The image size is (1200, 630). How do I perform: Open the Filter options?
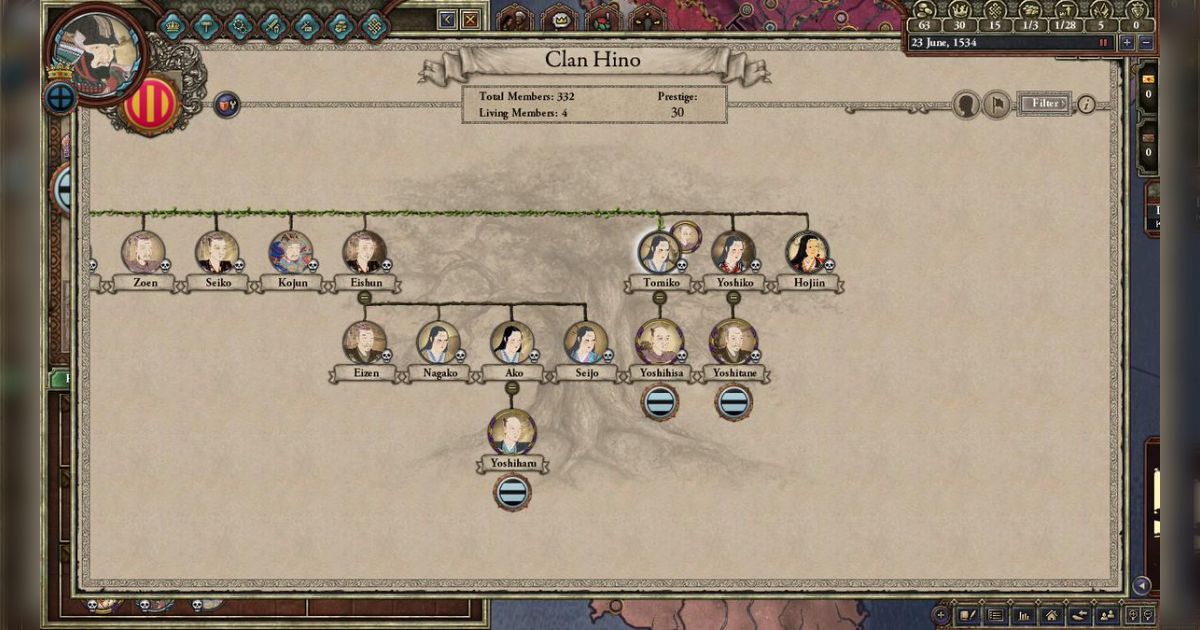coord(1044,103)
